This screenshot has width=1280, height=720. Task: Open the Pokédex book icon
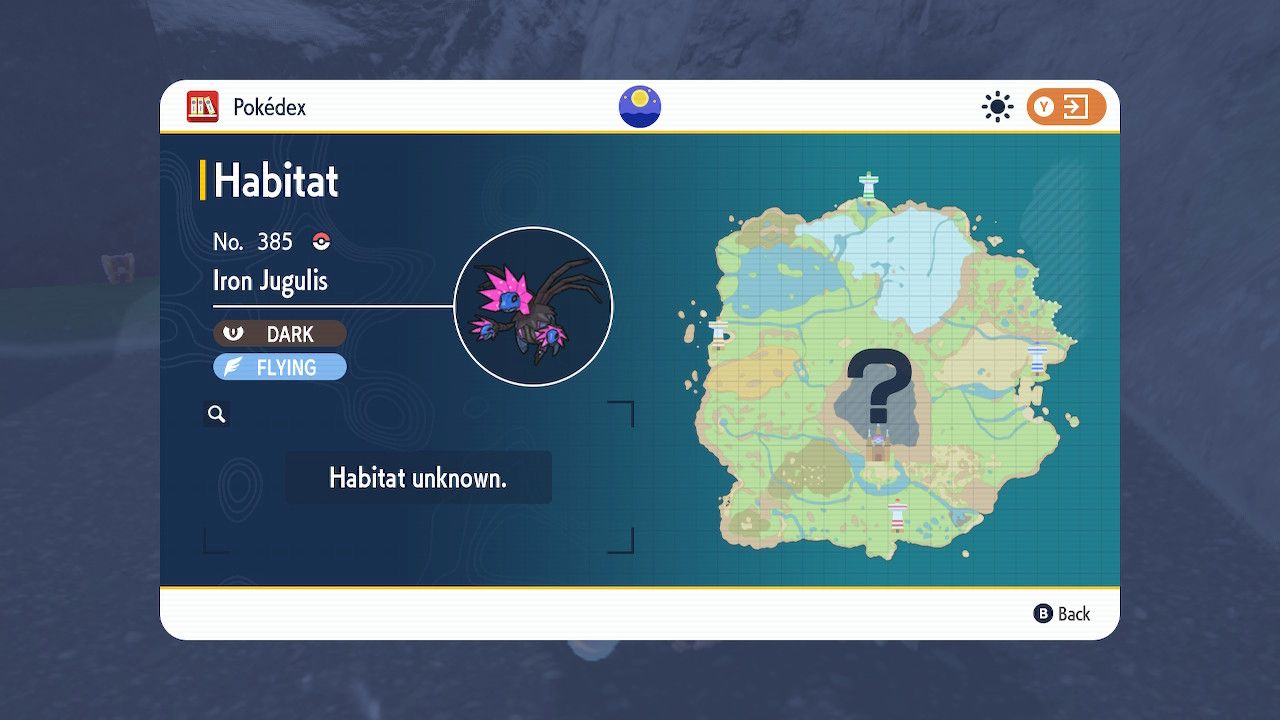click(x=203, y=107)
